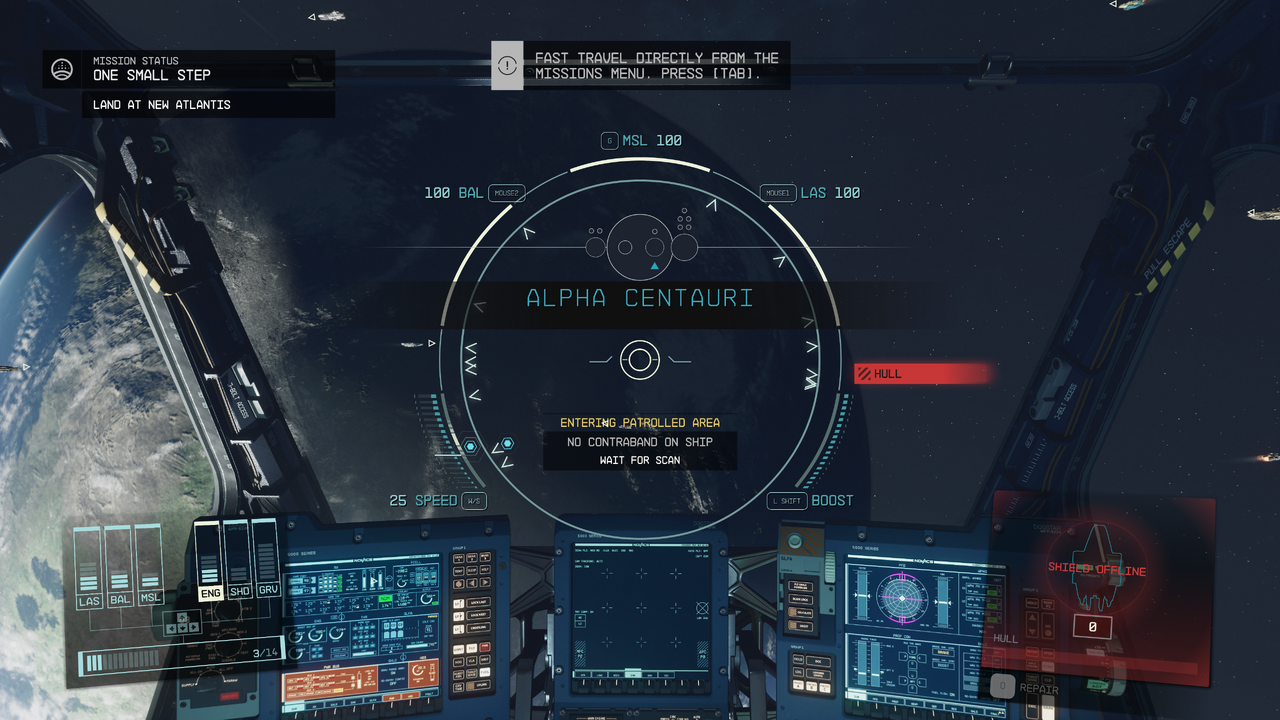The height and width of the screenshot is (720, 1280).
Task: Select the LAS weapon group
Action: (x=91, y=600)
